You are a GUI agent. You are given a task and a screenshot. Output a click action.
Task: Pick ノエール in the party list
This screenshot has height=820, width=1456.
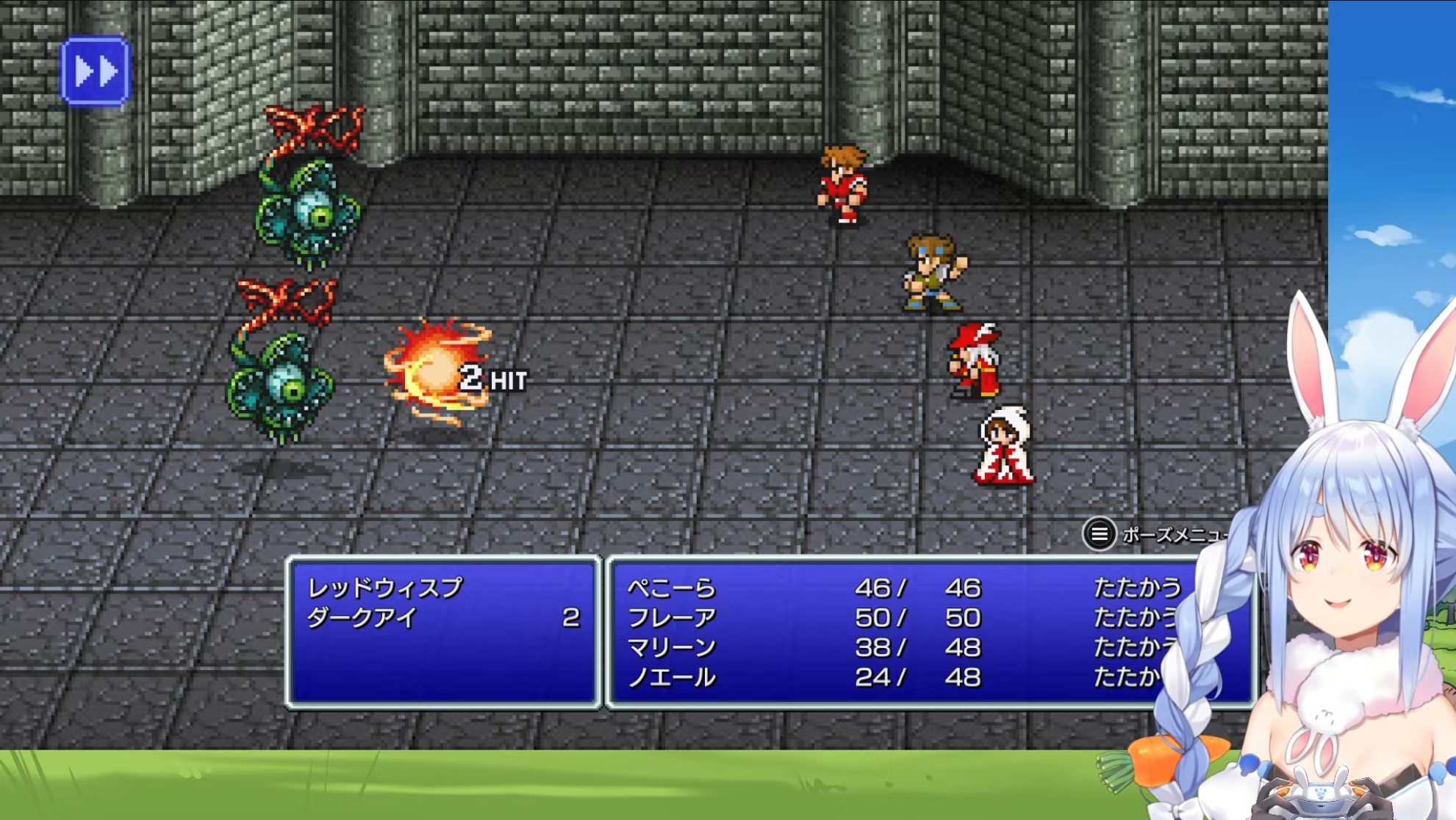point(671,677)
